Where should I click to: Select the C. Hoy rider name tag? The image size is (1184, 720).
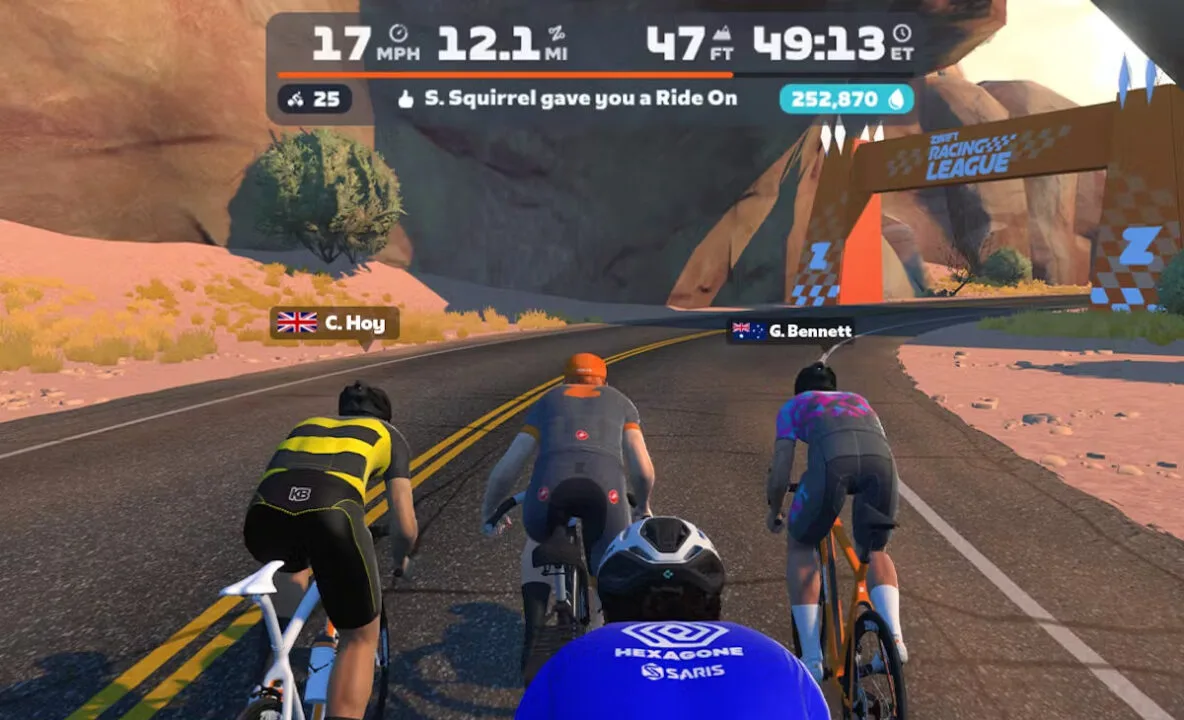coord(334,322)
